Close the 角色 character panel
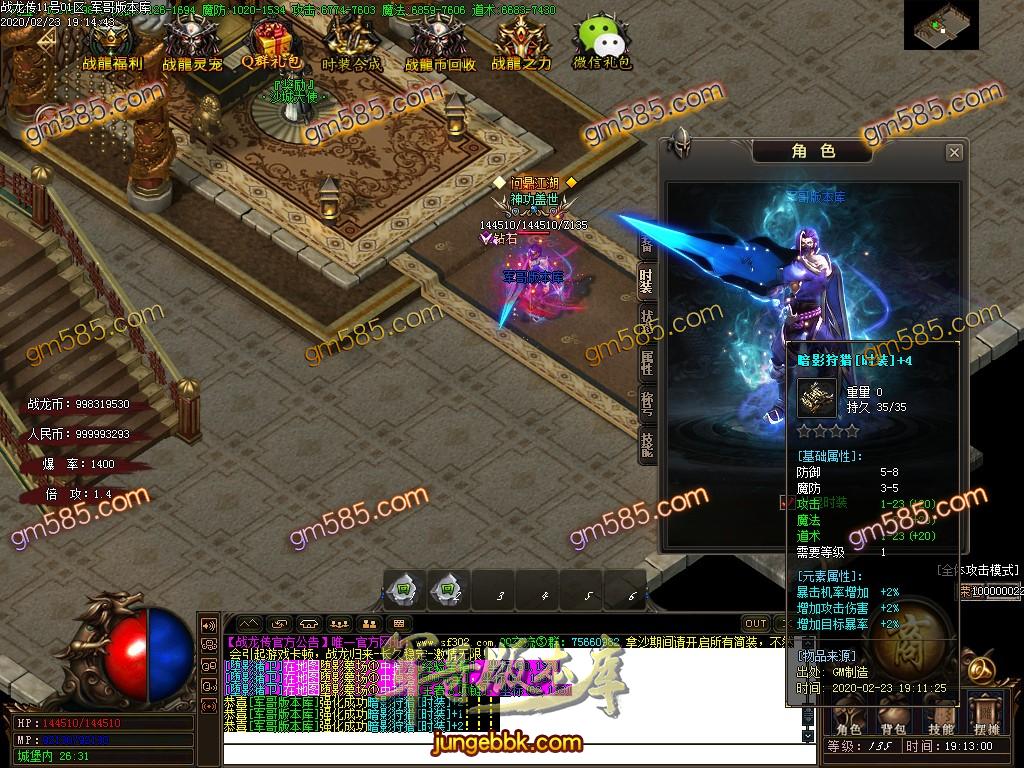The height and width of the screenshot is (768, 1024). point(954,152)
